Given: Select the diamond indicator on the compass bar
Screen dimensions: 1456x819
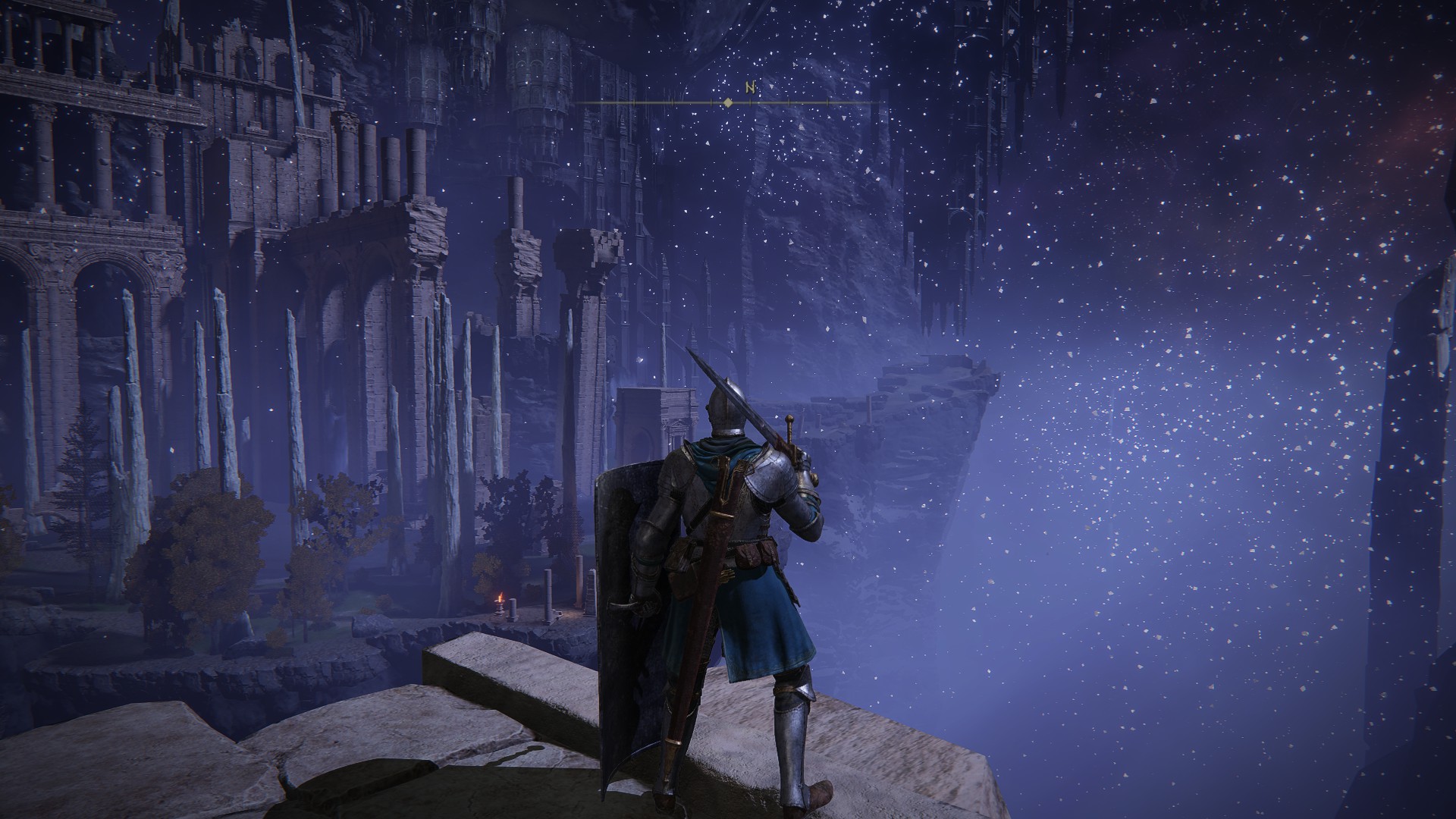Looking at the screenshot, I should (x=728, y=102).
